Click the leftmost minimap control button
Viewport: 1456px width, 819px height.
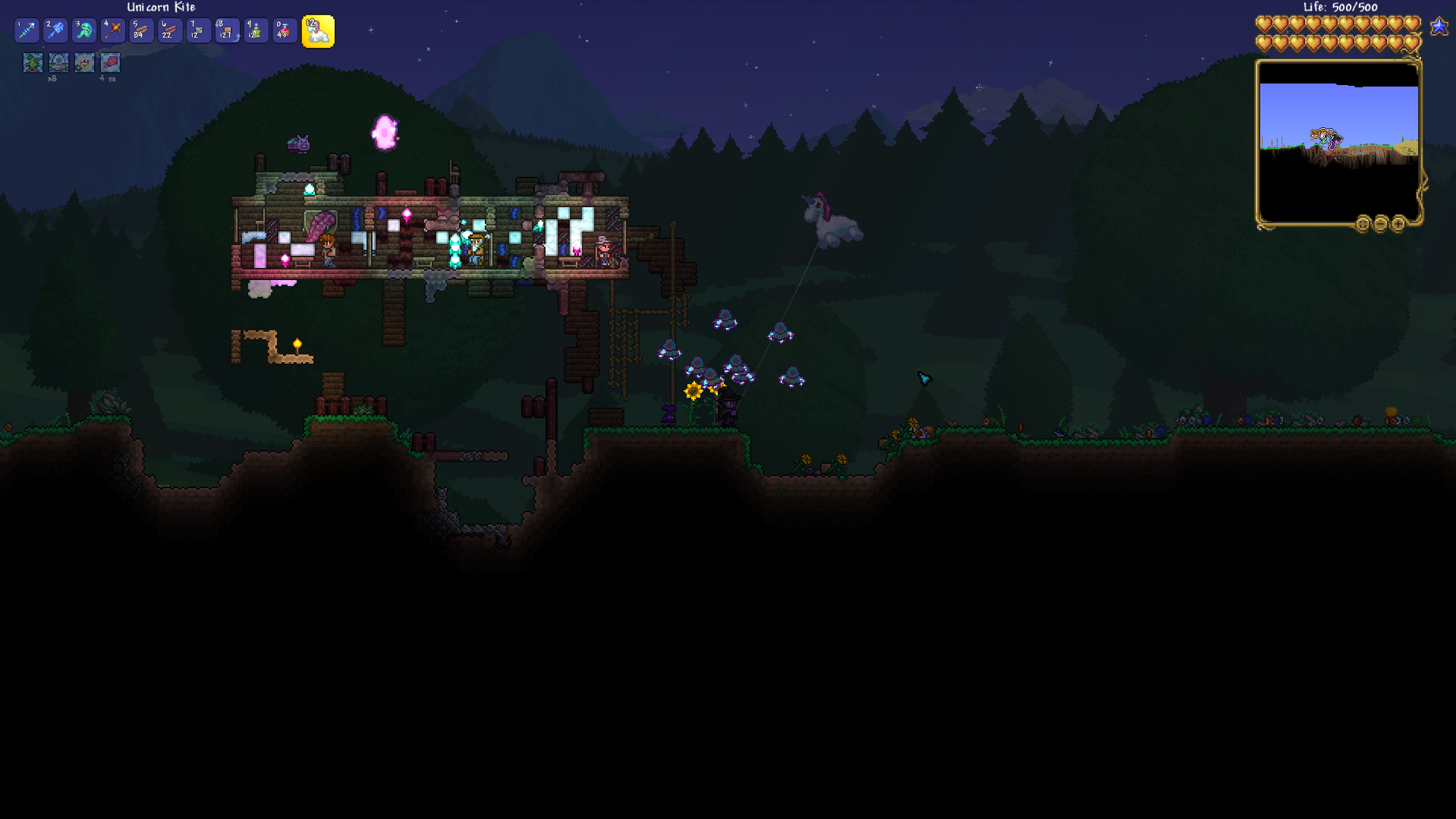1363,224
